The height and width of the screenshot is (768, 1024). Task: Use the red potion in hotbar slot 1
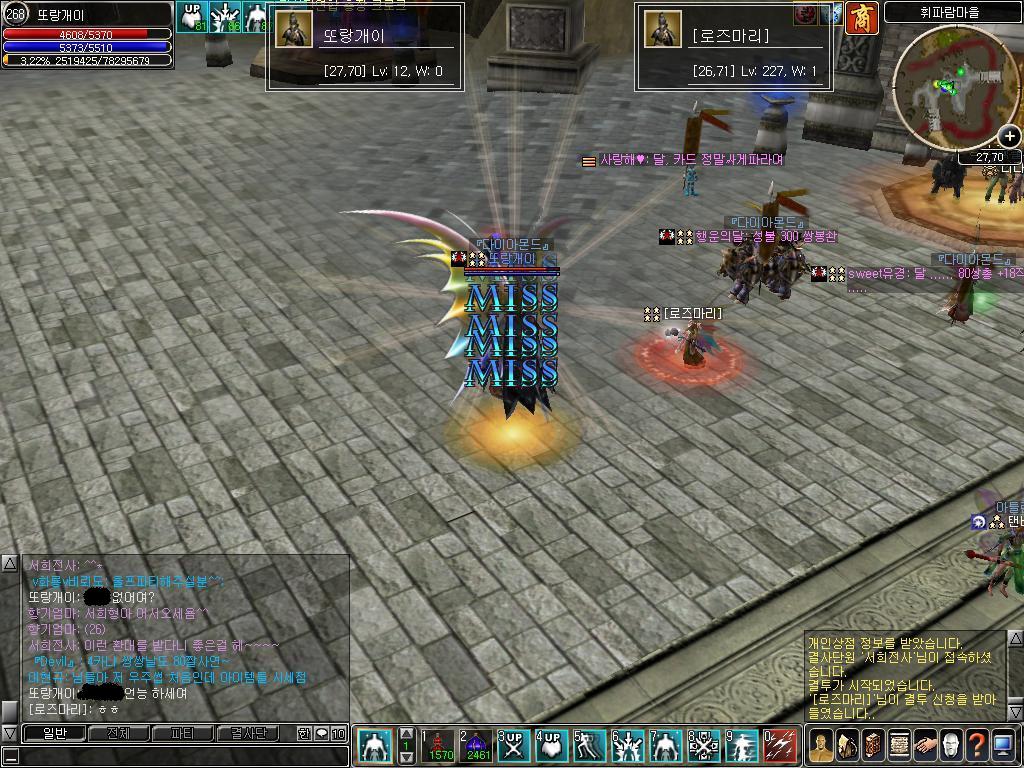coord(439,746)
